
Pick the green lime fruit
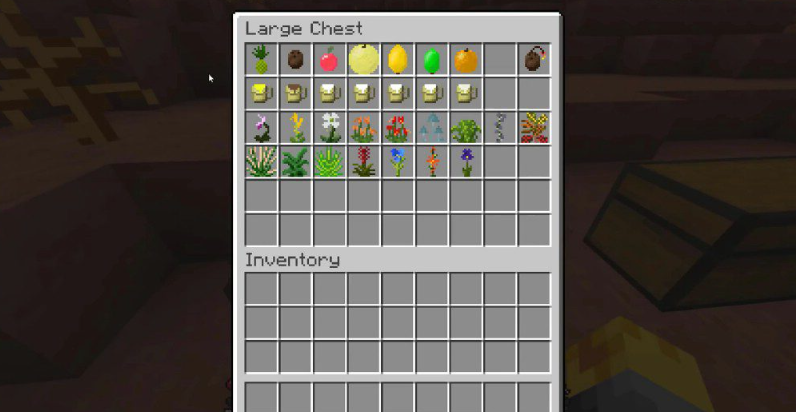click(x=431, y=60)
